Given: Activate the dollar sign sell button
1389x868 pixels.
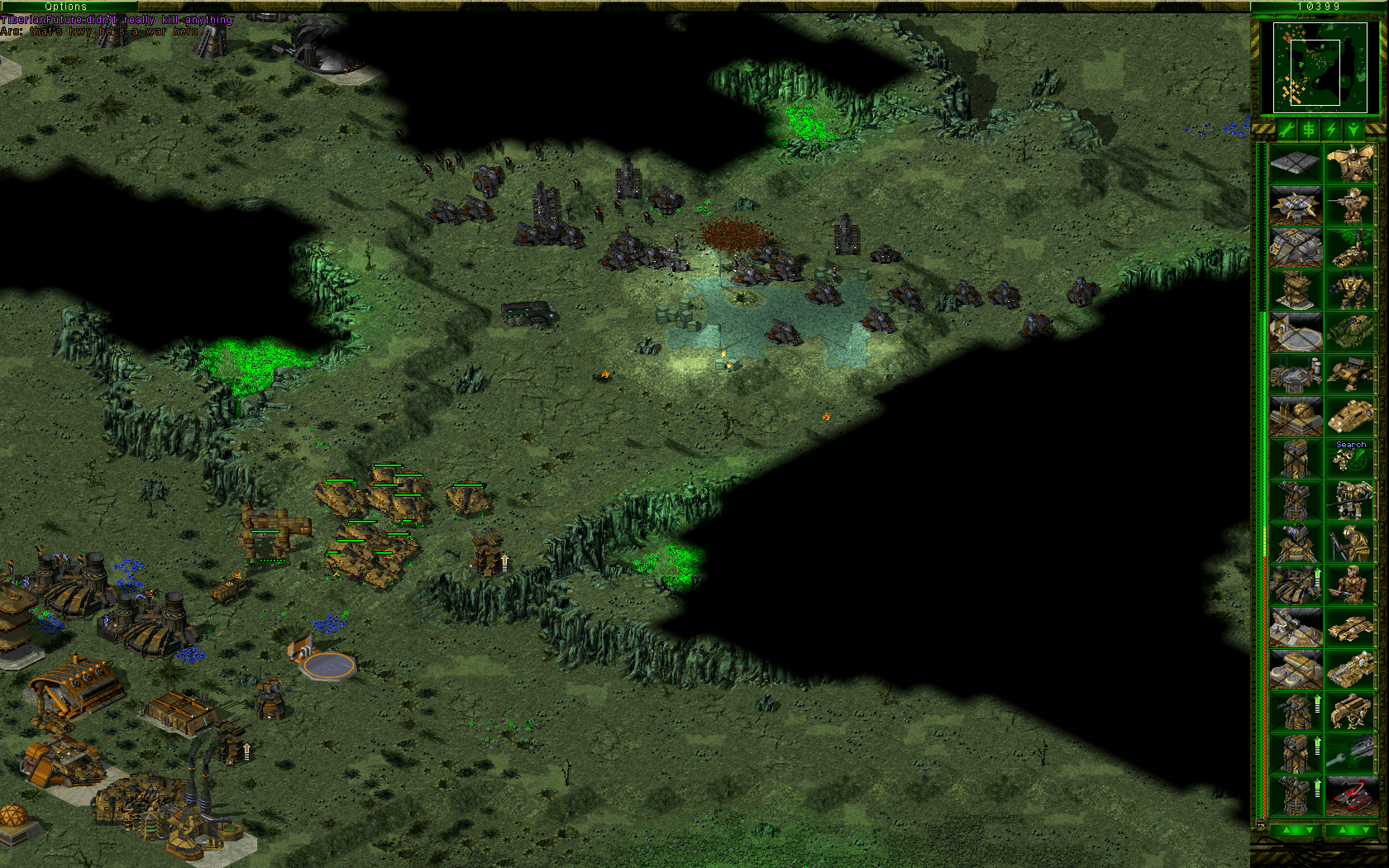Looking at the screenshot, I should (1309, 130).
